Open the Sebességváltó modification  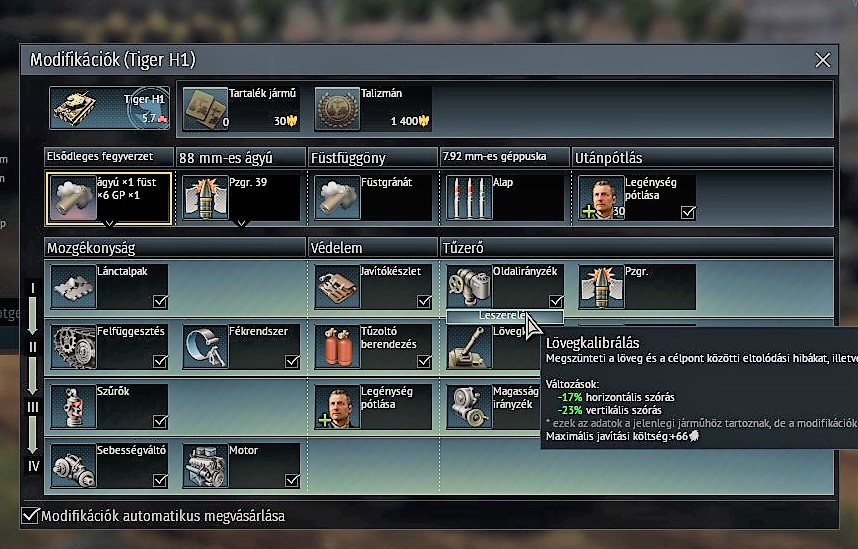(109, 465)
